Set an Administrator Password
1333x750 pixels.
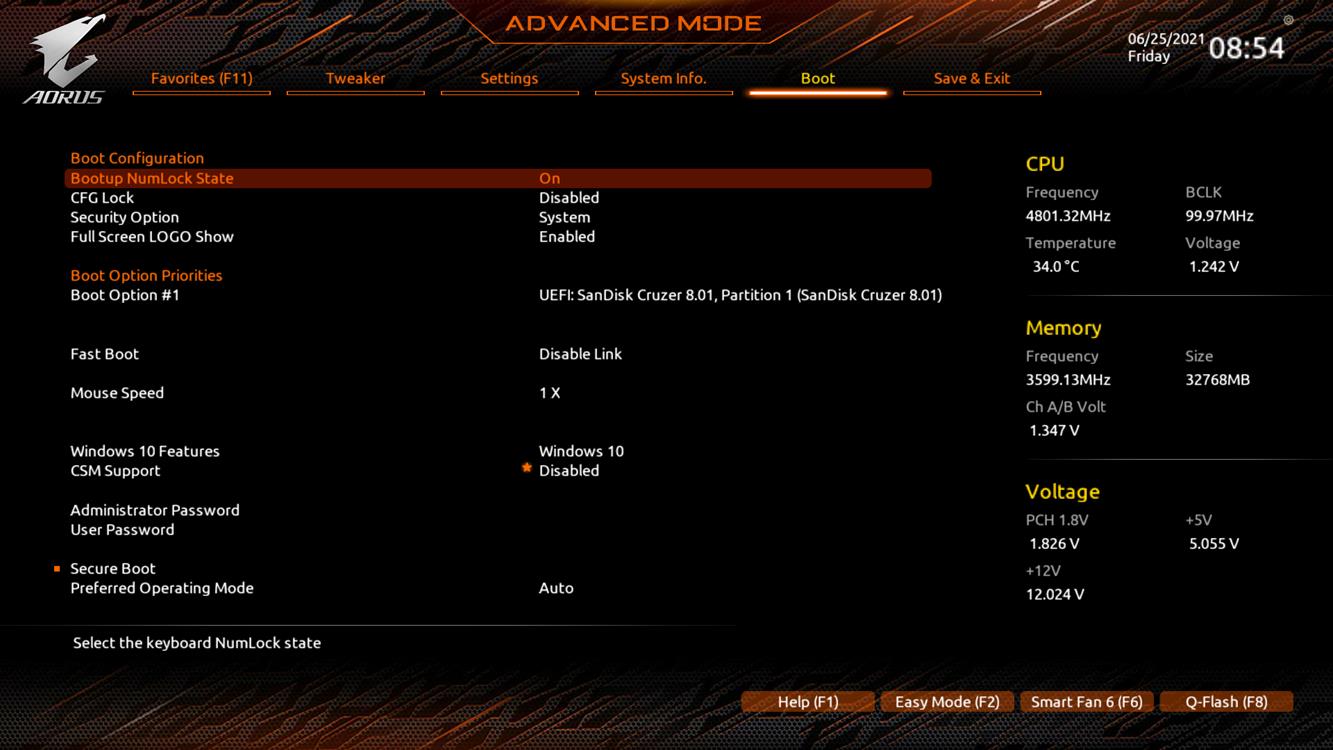pos(155,510)
